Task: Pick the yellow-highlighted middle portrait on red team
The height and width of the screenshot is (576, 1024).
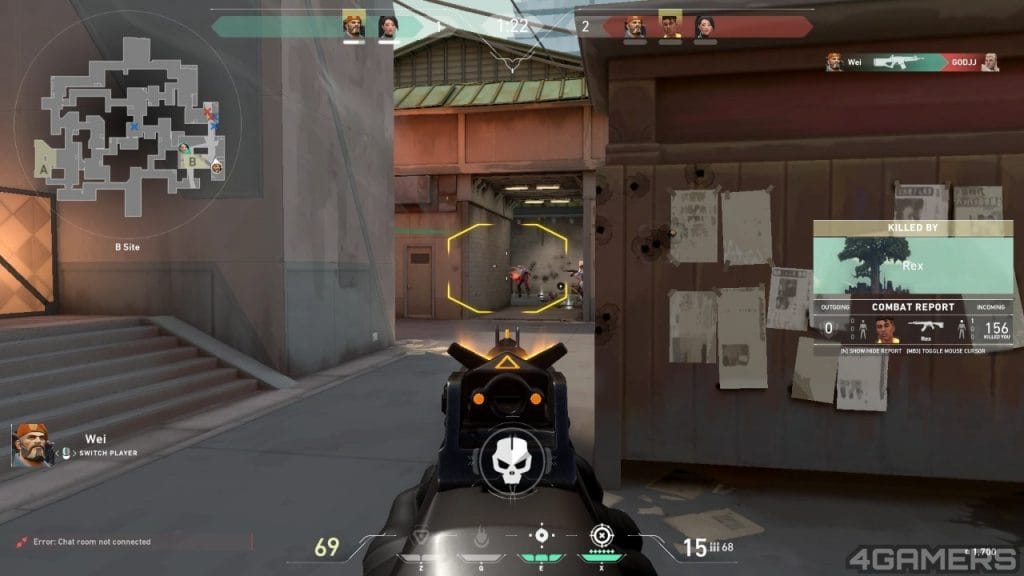Action: point(670,25)
